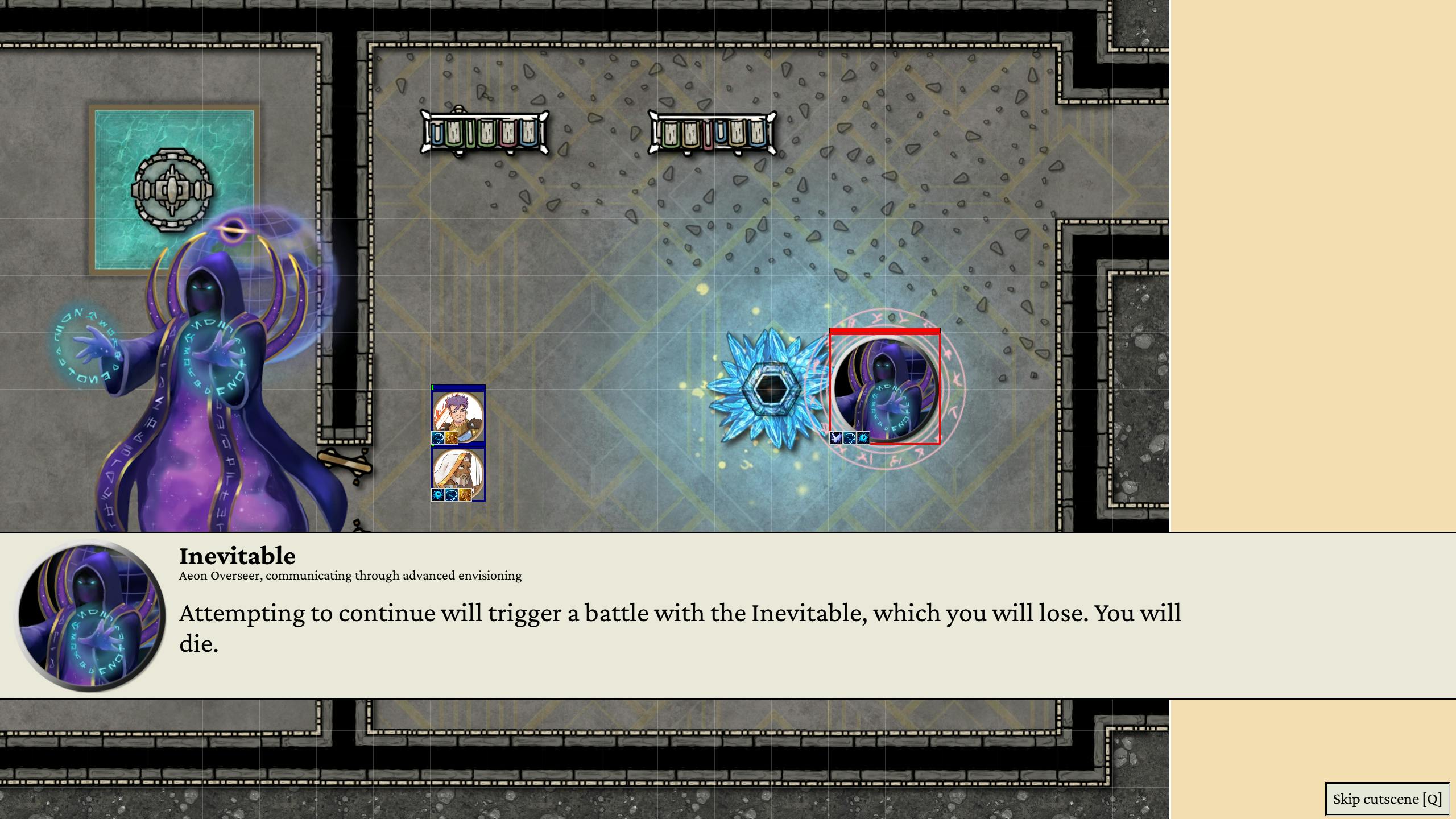Select the red-framed Inevitable enemy token
Image resolution: width=1456 pixels, height=819 pixels.
pos(884,388)
